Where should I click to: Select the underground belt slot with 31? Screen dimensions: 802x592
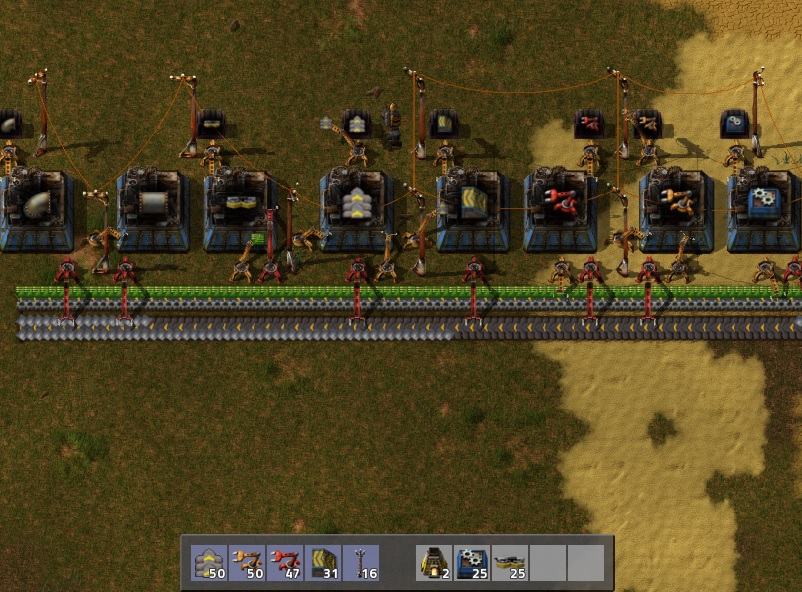[323, 563]
